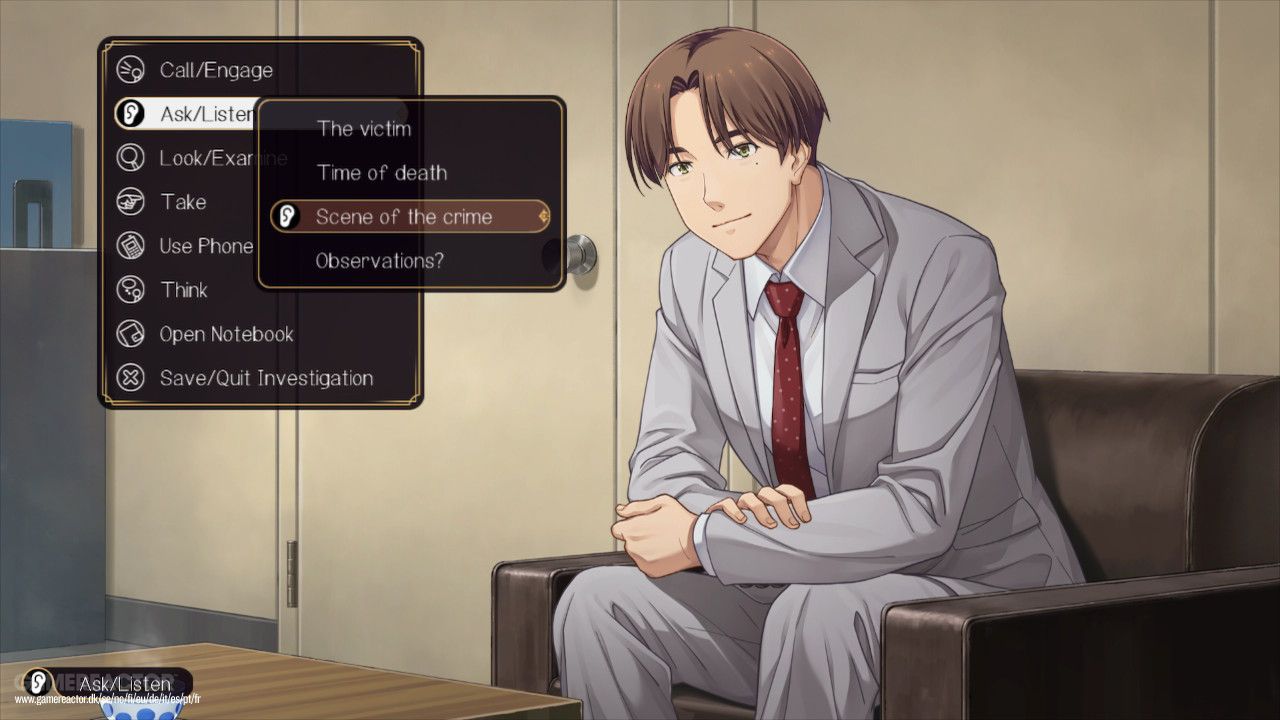Open the notebook via its book icon
Image resolution: width=1280 pixels, height=720 pixels.
click(131, 334)
